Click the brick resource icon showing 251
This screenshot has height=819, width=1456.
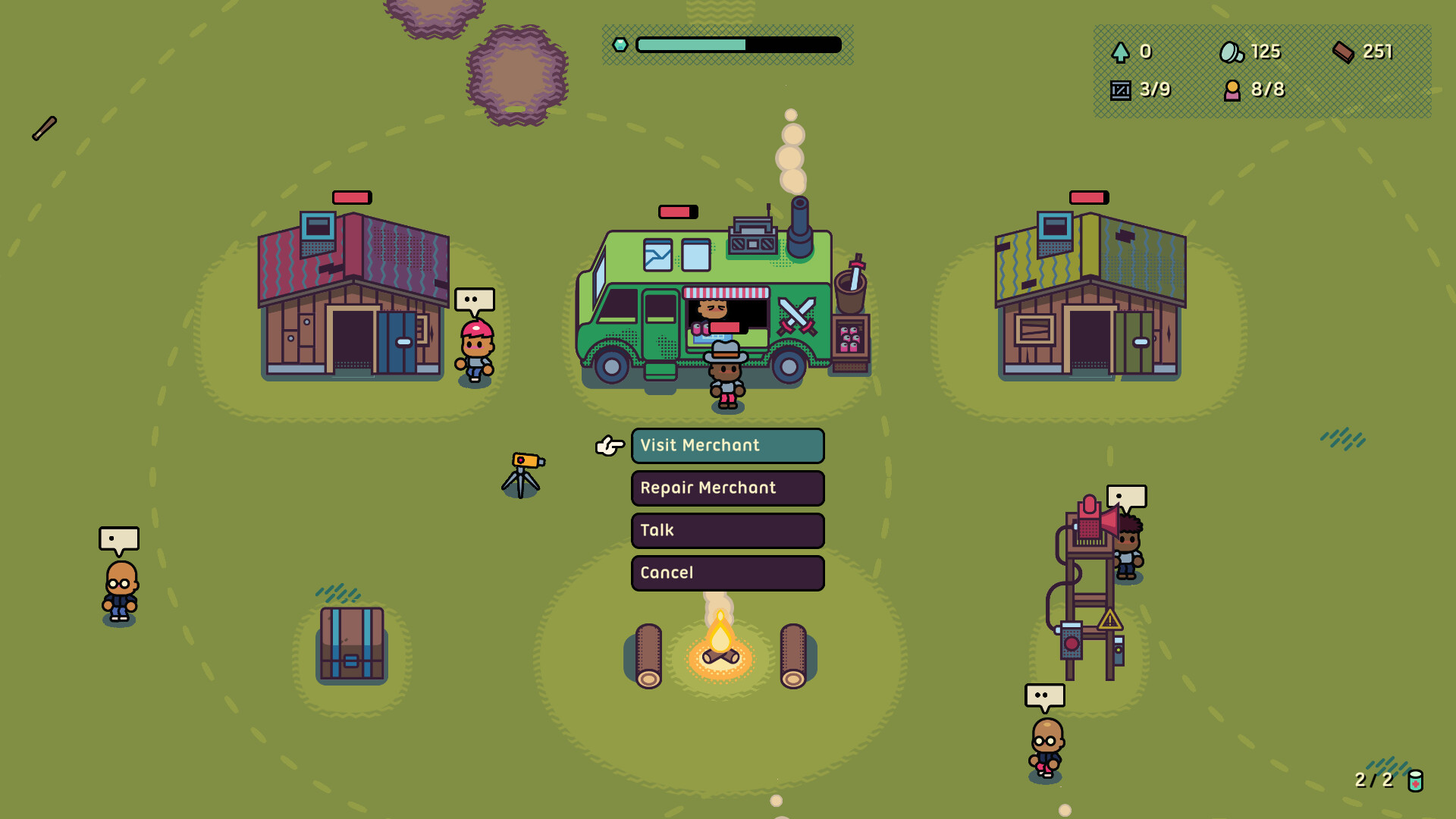(1344, 52)
